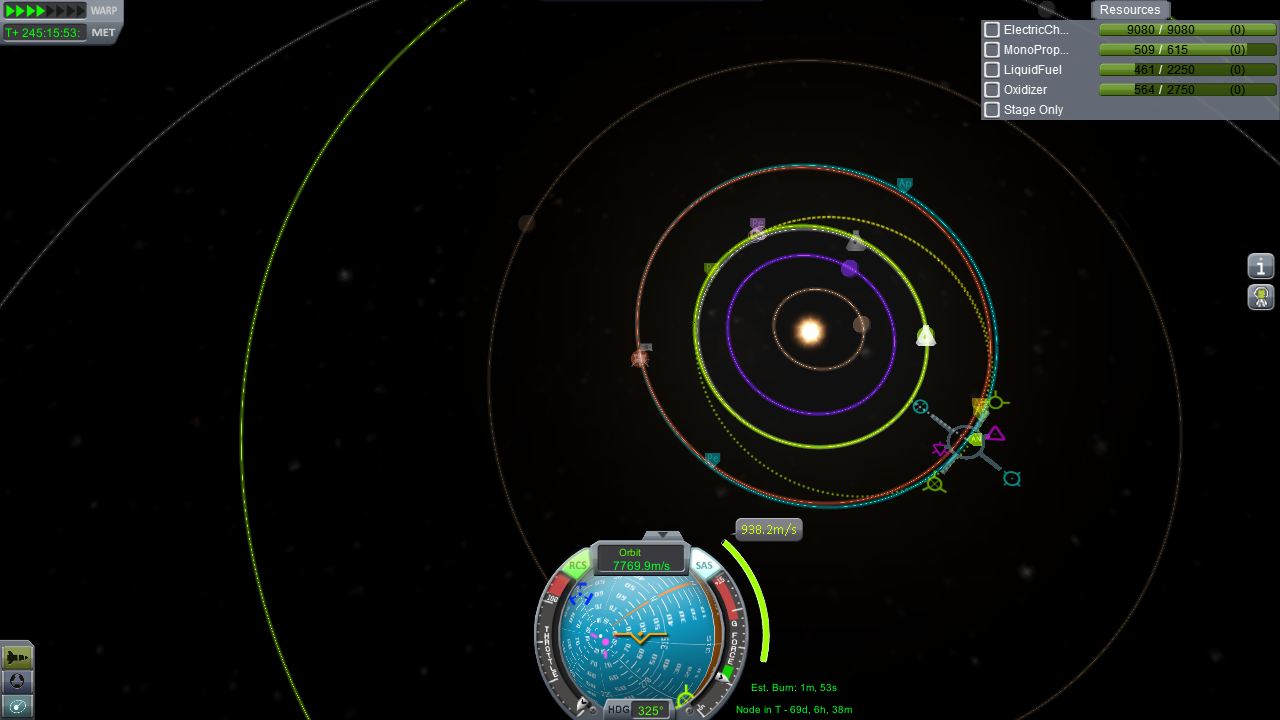Show the orbit info panel button
The width and height of the screenshot is (1280, 720).
1261,266
